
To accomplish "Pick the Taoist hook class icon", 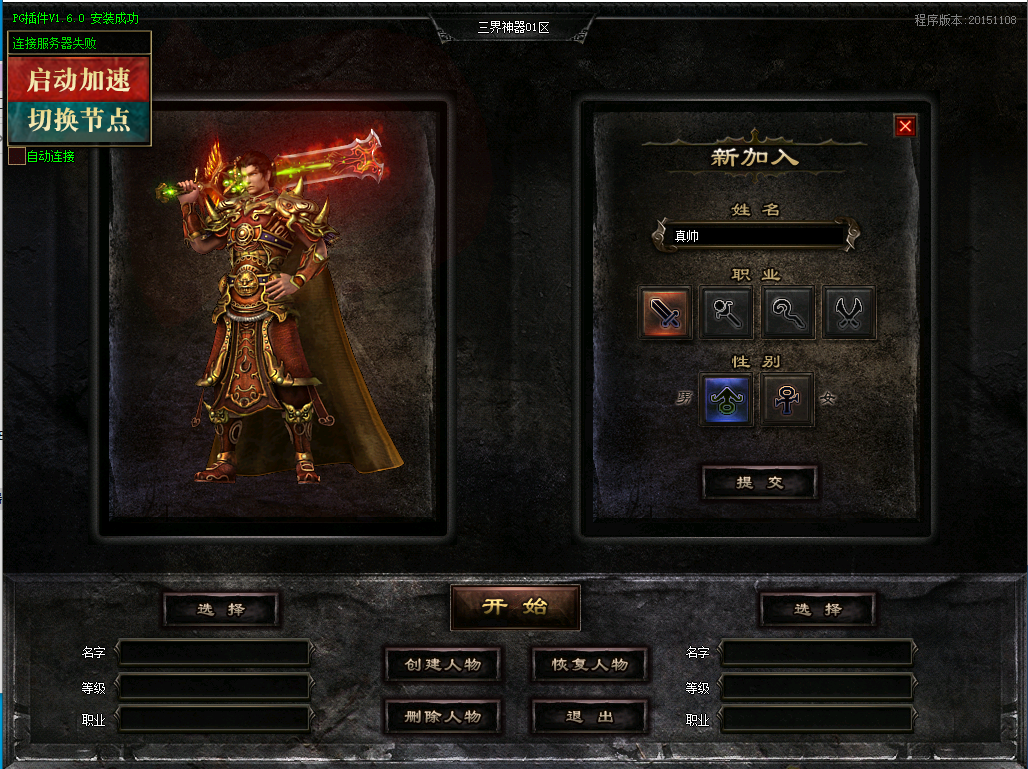I will [x=788, y=313].
